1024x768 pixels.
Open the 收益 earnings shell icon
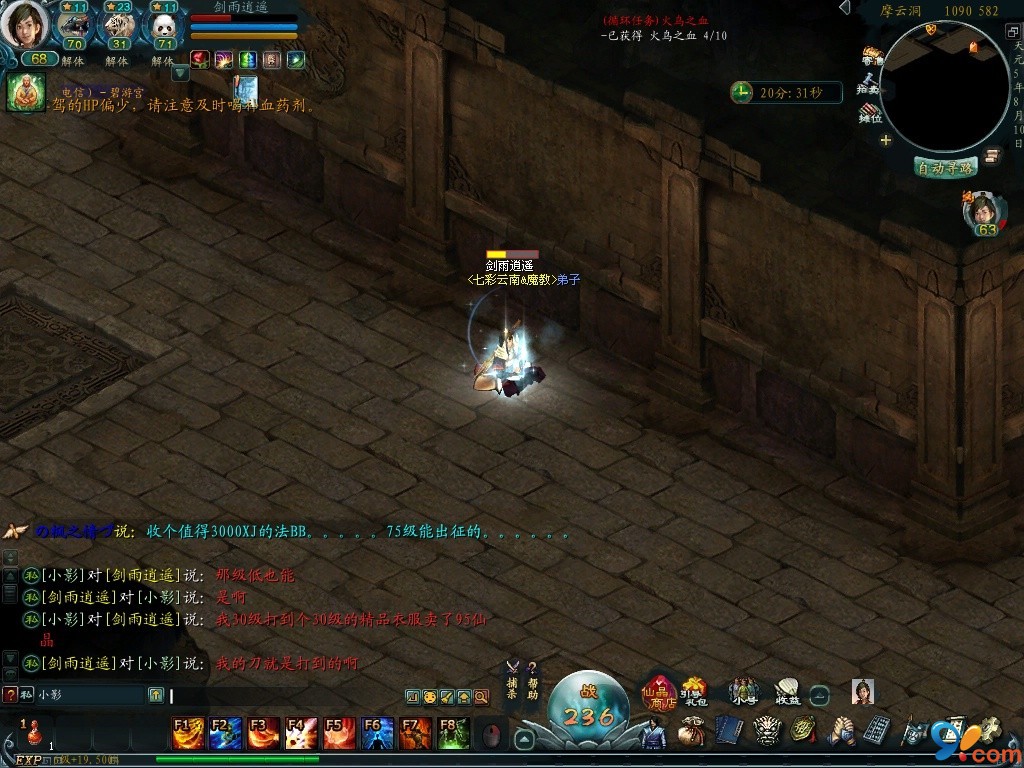click(787, 690)
